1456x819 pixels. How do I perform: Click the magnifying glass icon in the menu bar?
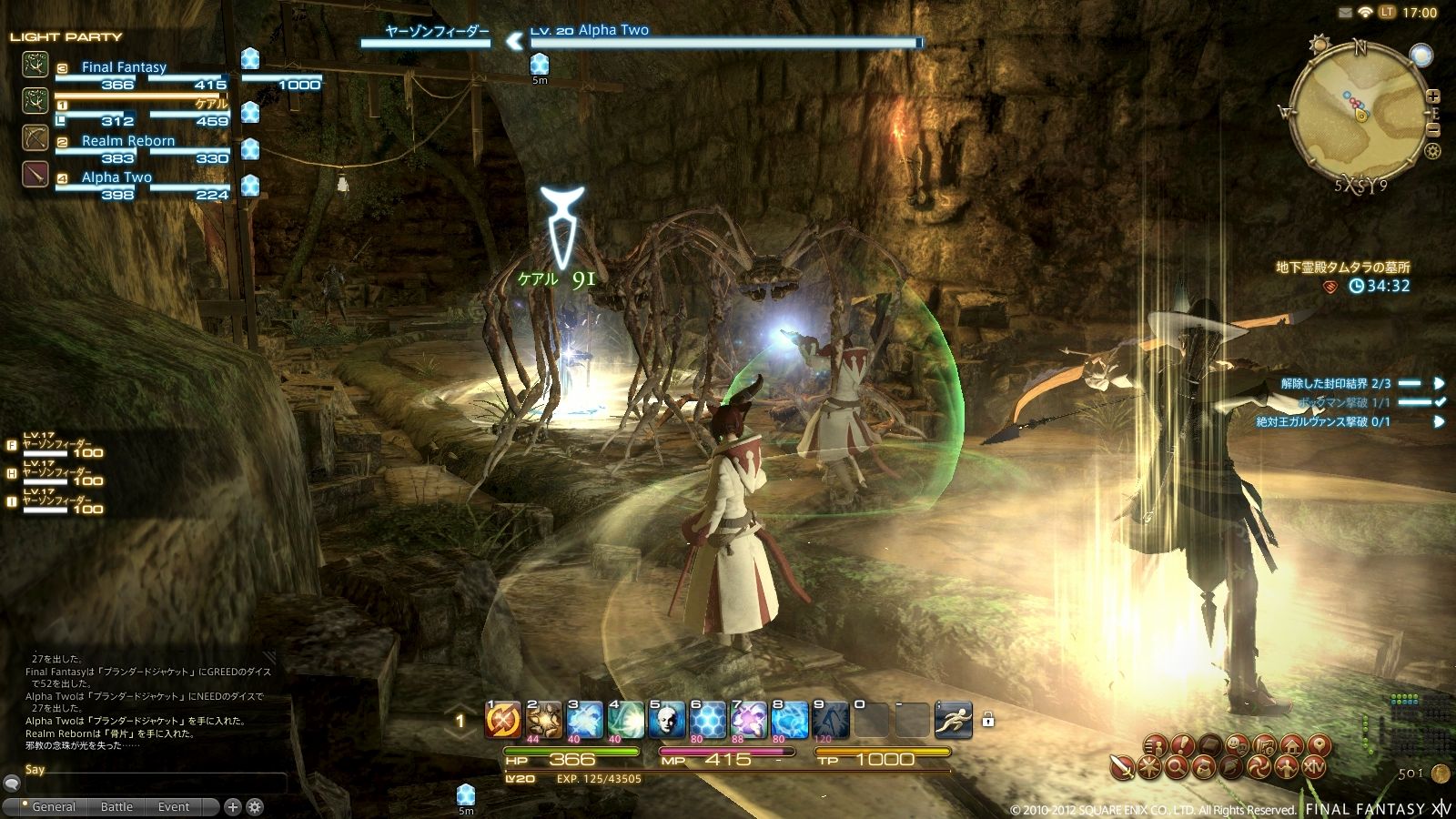[1178, 769]
